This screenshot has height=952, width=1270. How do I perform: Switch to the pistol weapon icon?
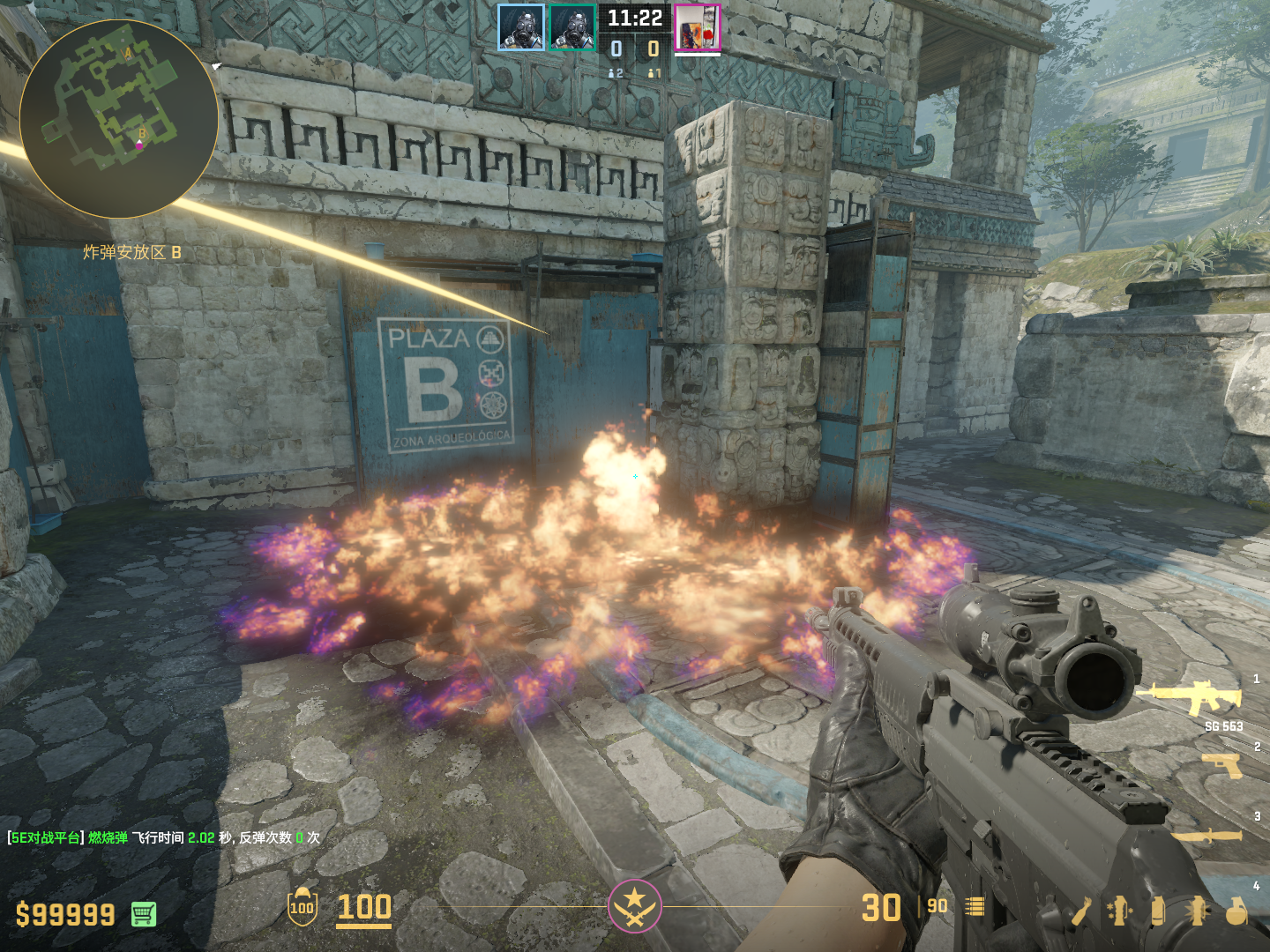click(x=1222, y=765)
